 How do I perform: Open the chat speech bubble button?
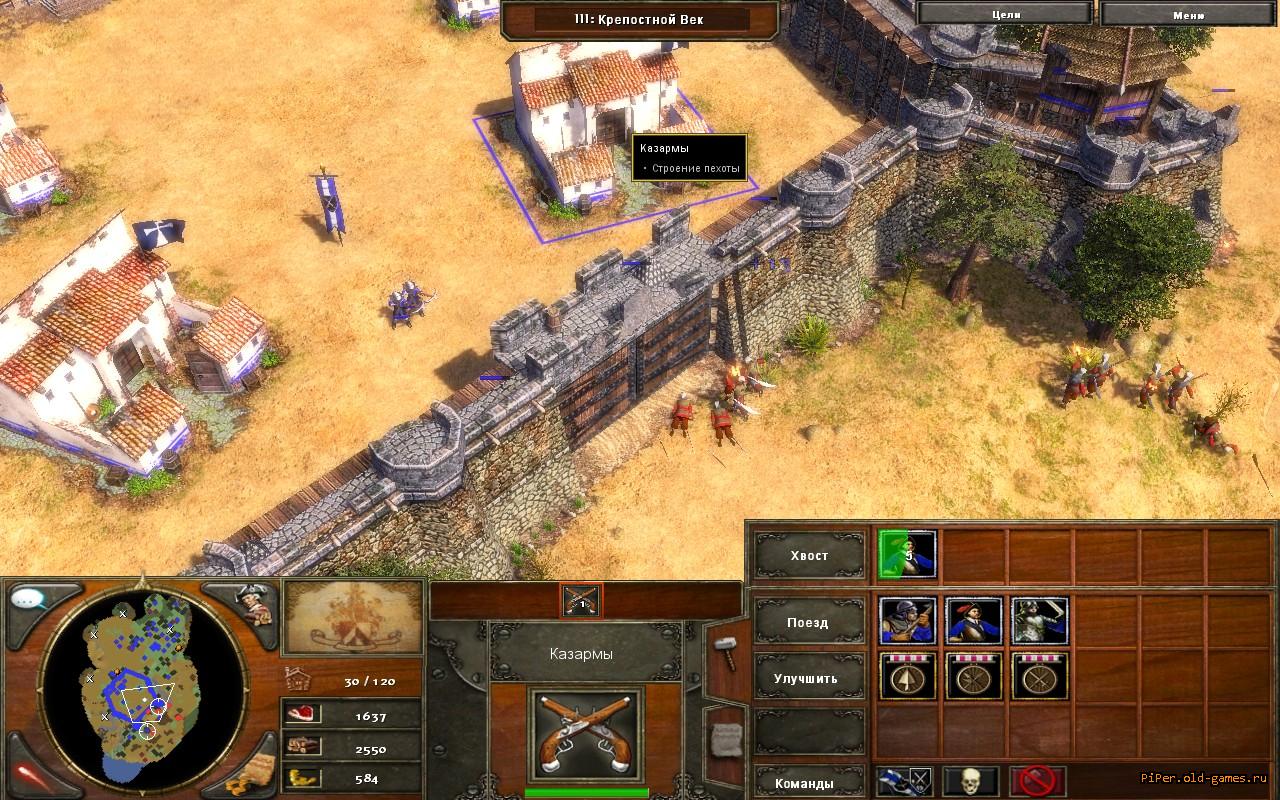click(x=30, y=600)
